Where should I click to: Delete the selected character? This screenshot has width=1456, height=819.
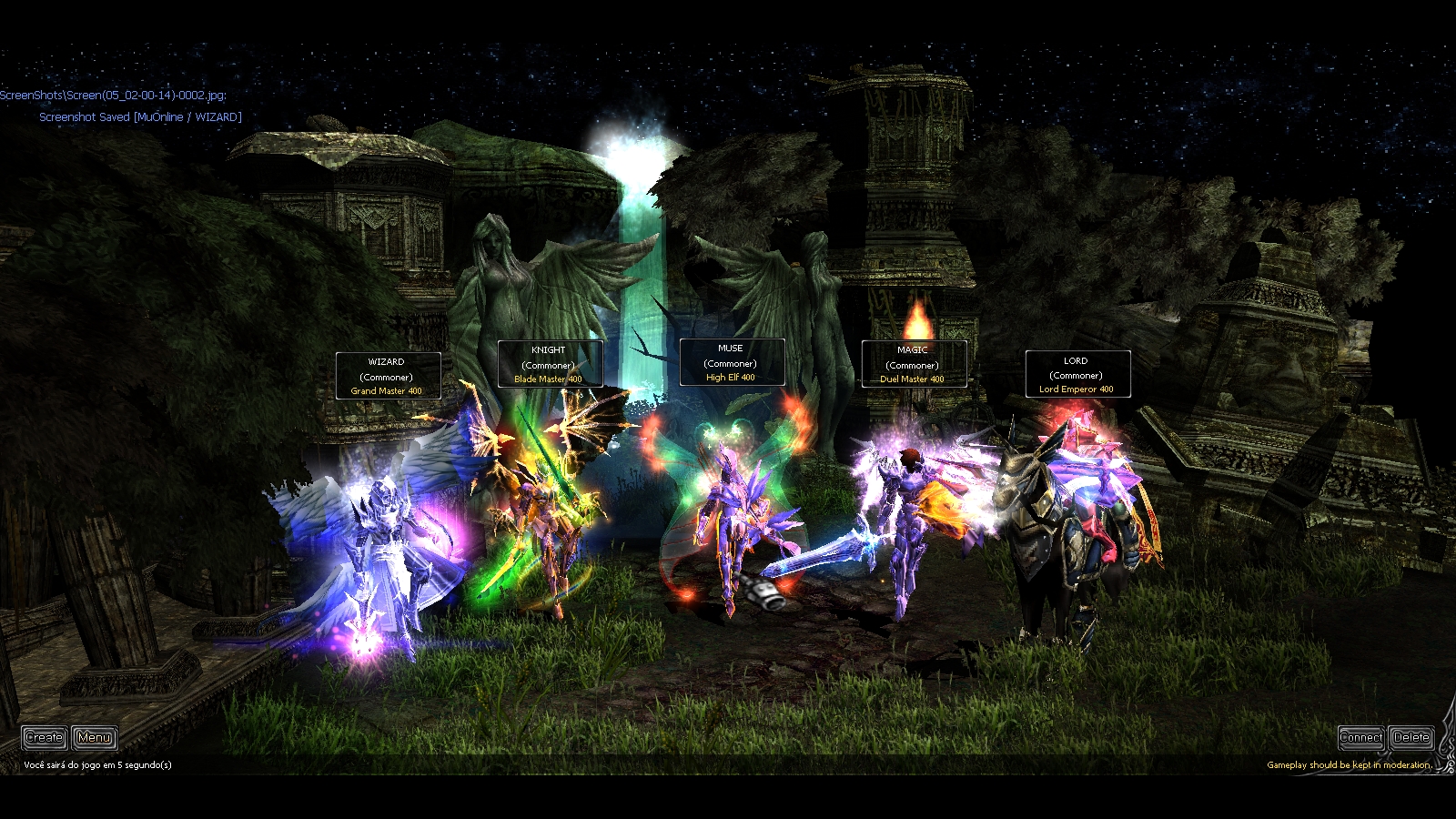pyautogui.click(x=1411, y=737)
